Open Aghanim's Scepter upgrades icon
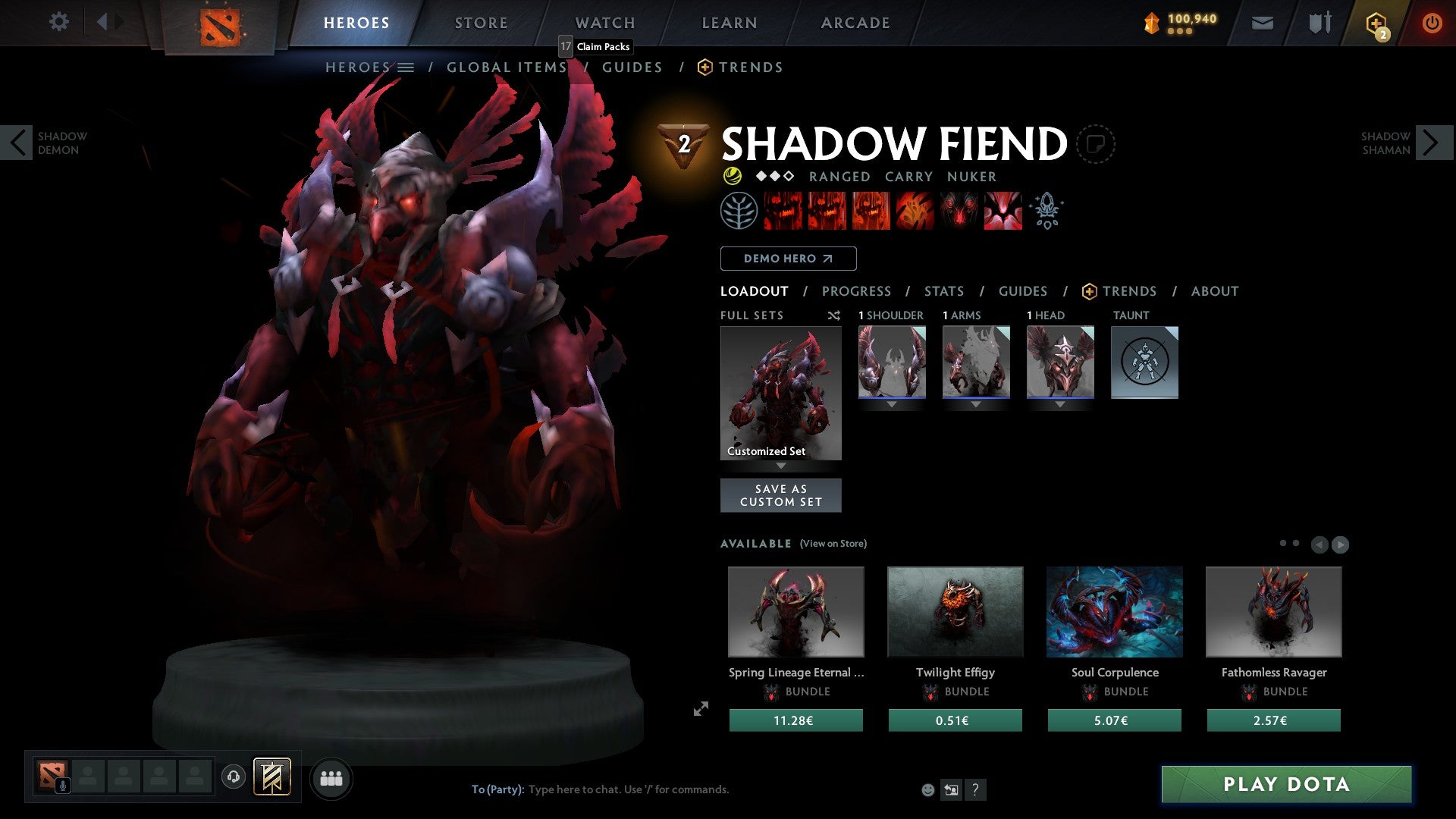1456x819 pixels. 1046,210
